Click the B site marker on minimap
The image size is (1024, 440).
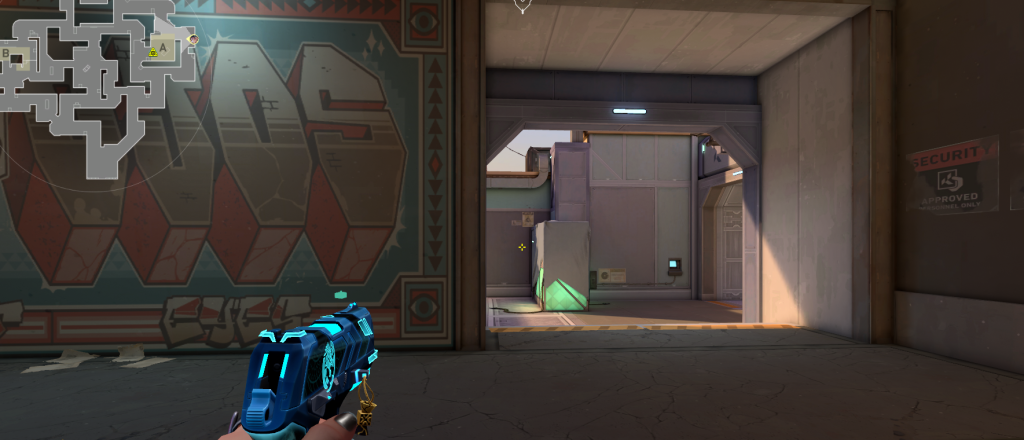click(x=7, y=53)
